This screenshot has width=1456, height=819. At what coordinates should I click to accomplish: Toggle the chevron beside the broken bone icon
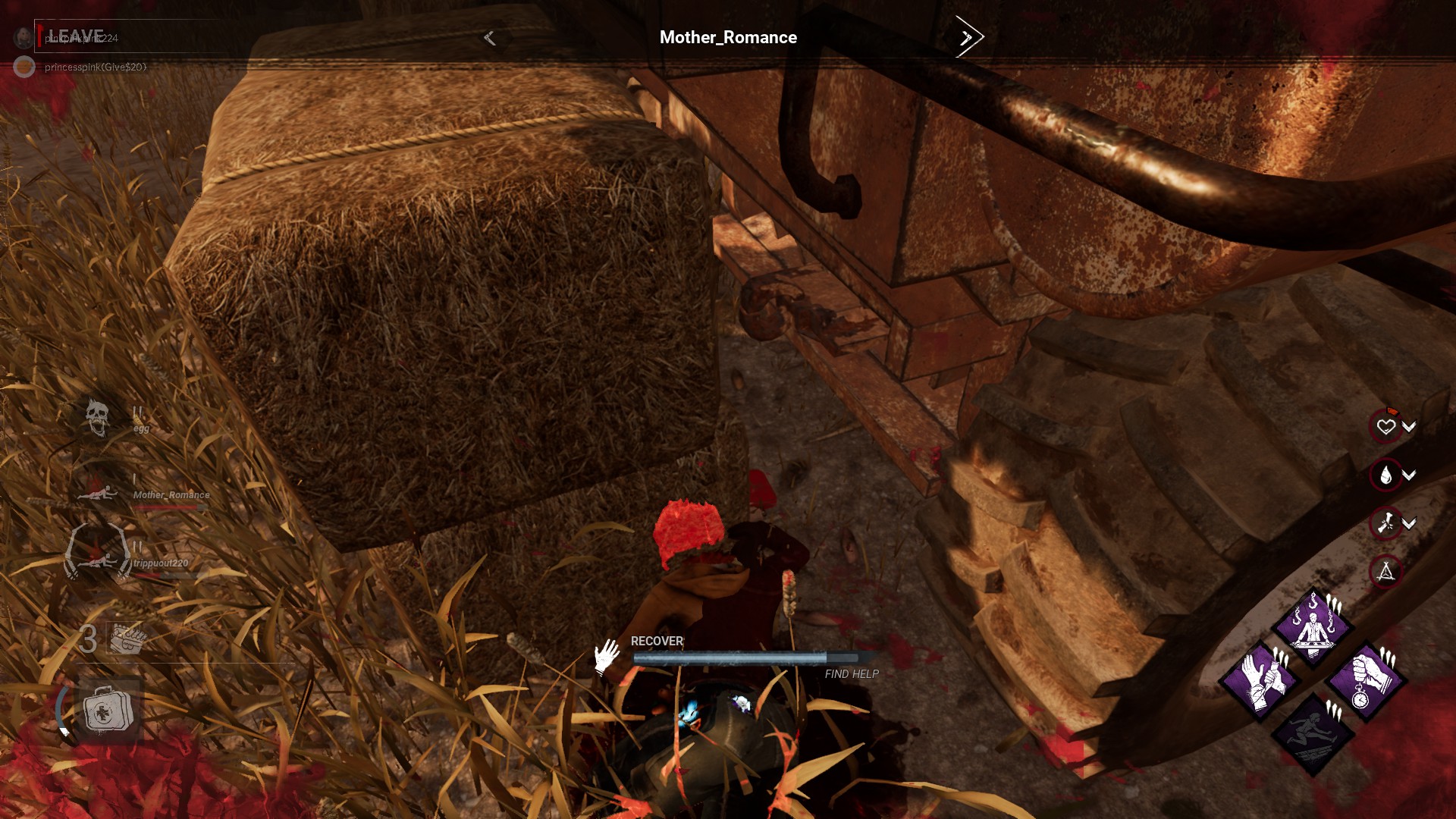pos(1407,524)
